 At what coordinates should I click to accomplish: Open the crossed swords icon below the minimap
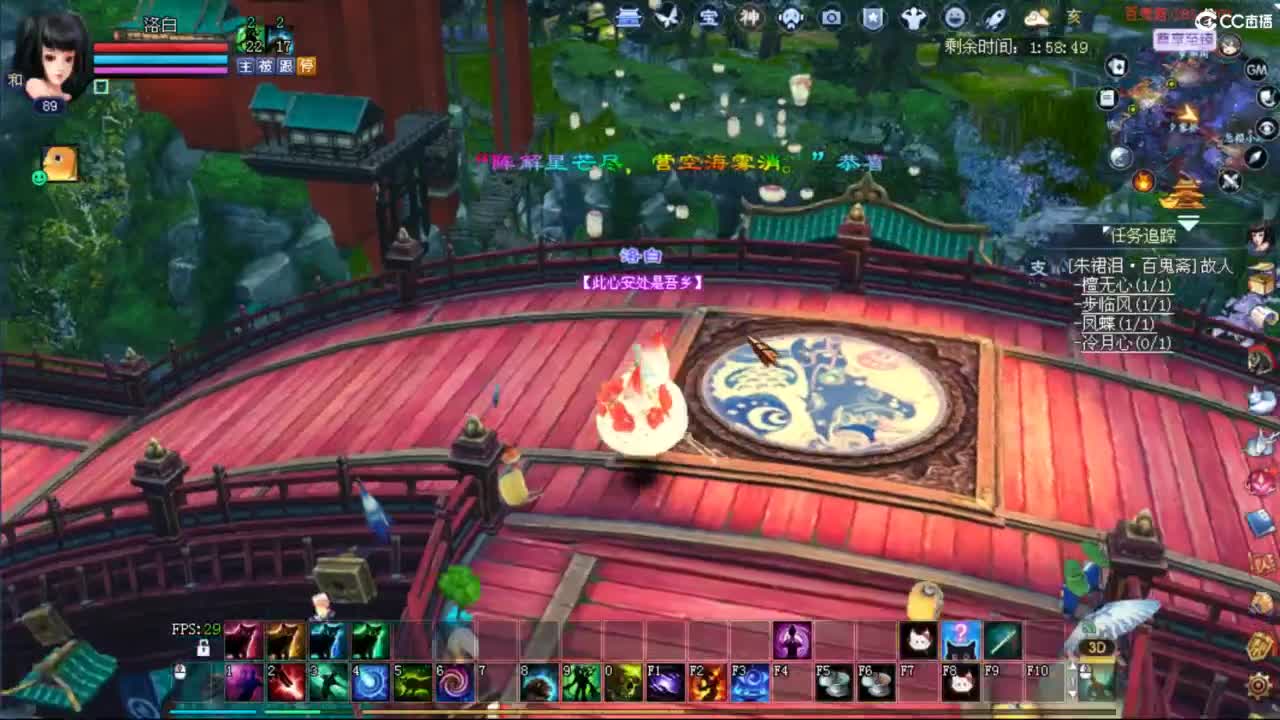click(1230, 181)
